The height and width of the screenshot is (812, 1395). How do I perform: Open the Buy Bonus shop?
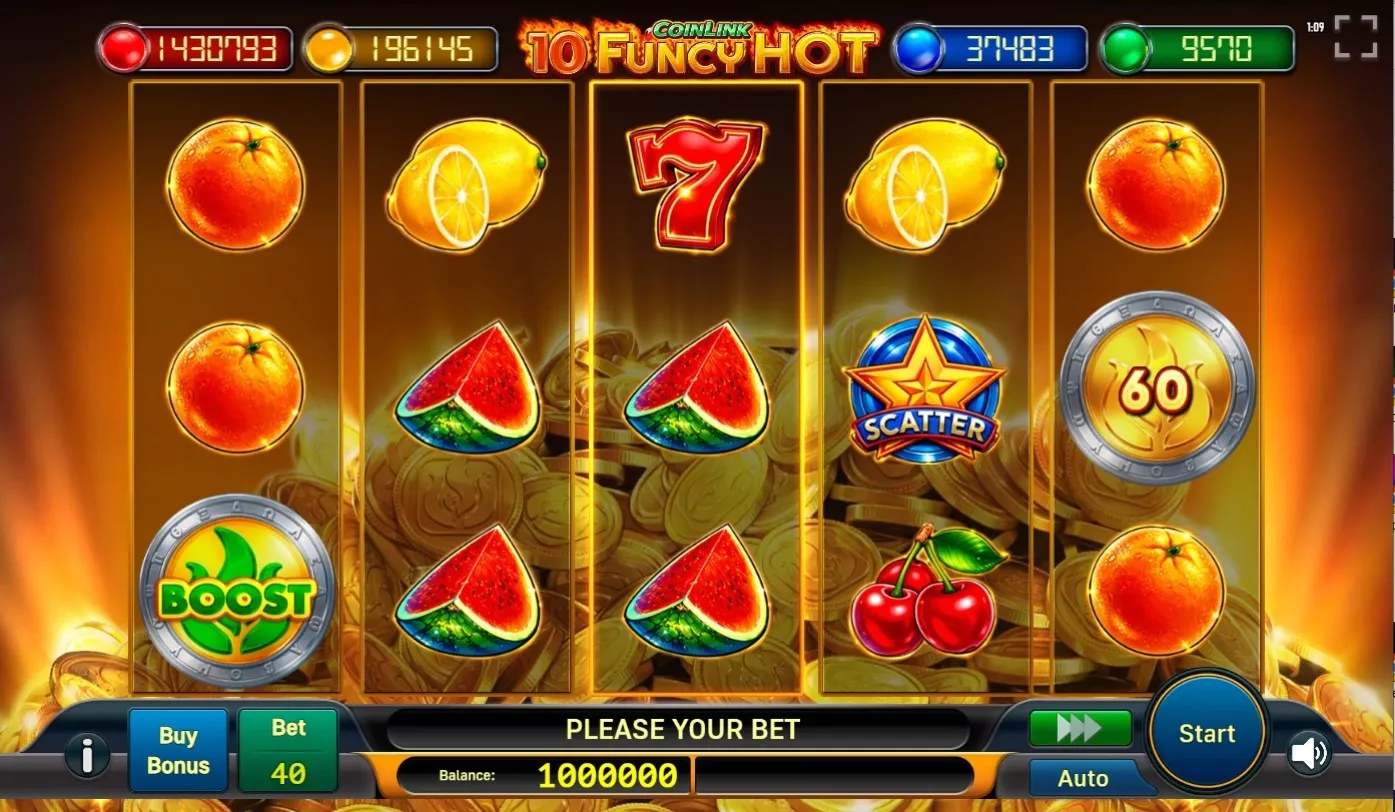pos(178,749)
